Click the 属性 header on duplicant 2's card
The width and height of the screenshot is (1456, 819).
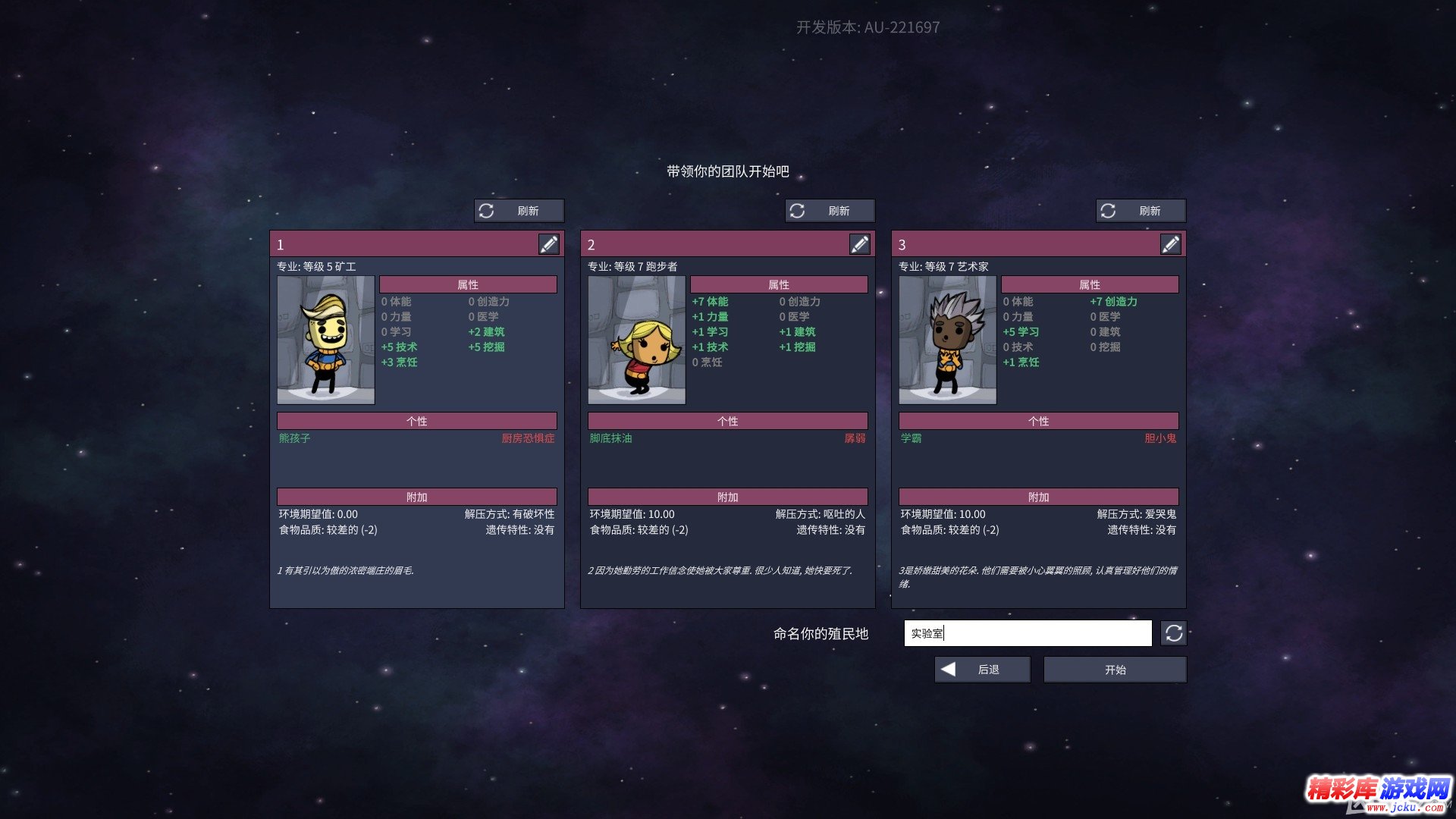tap(779, 284)
